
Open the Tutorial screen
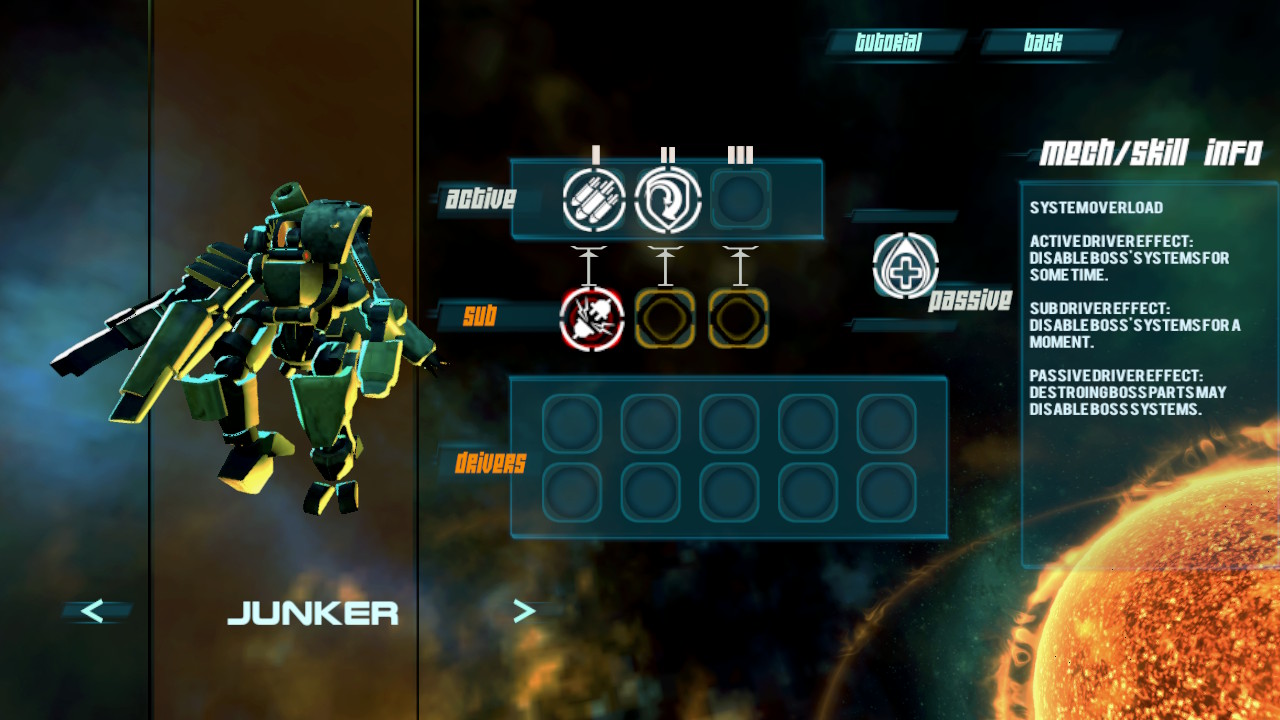click(x=888, y=42)
